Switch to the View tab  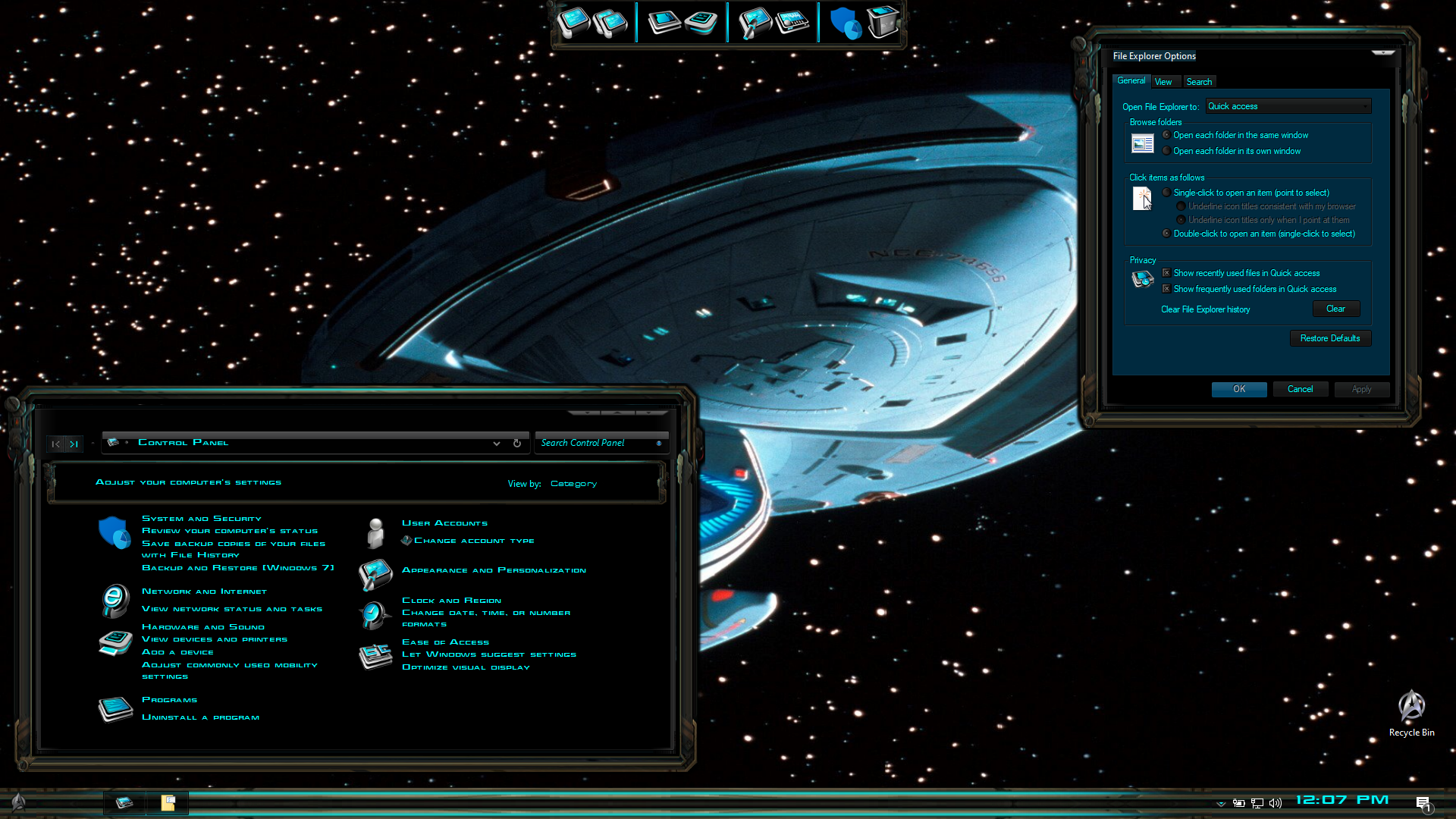point(1163,82)
